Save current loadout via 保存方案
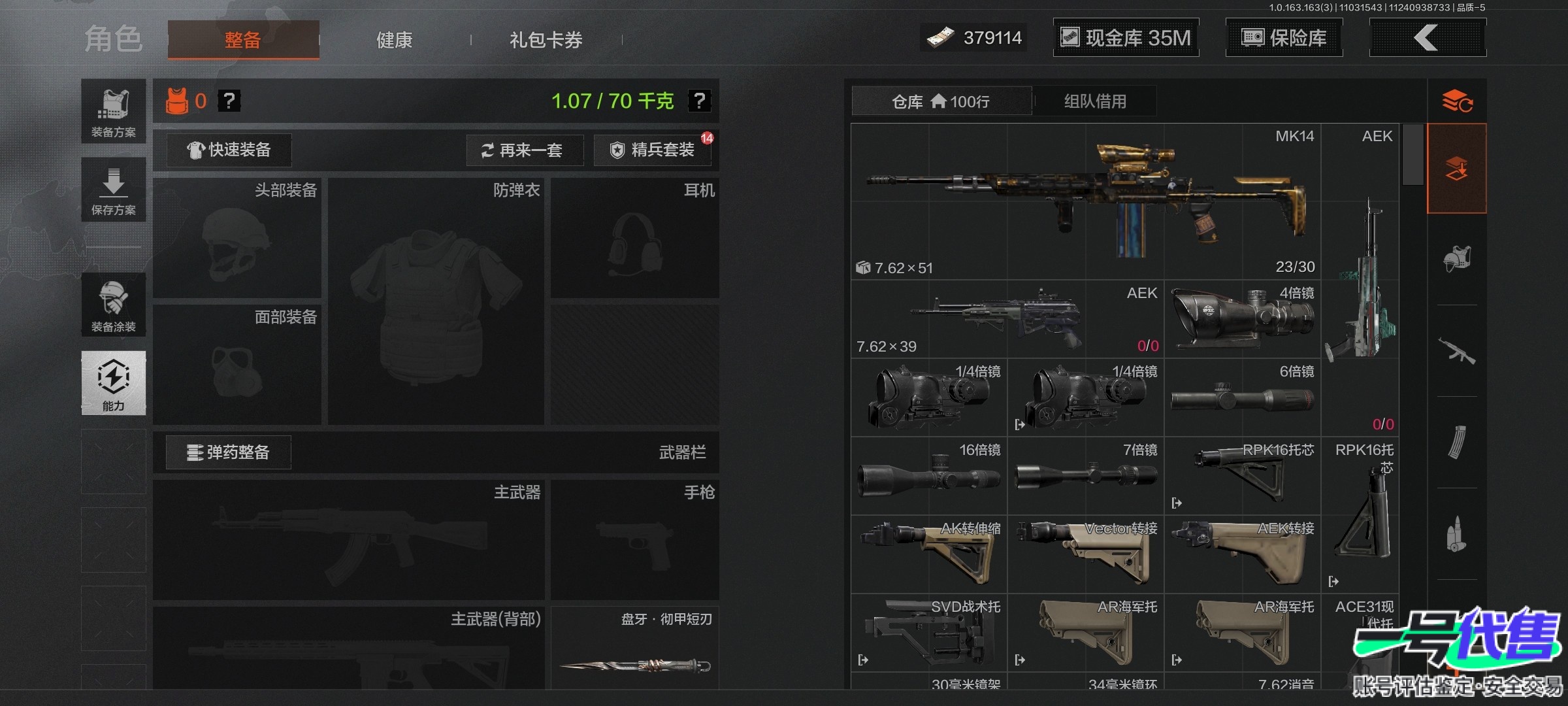Image resolution: width=1568 pixels, height=706 pixels. pos(114,190)
